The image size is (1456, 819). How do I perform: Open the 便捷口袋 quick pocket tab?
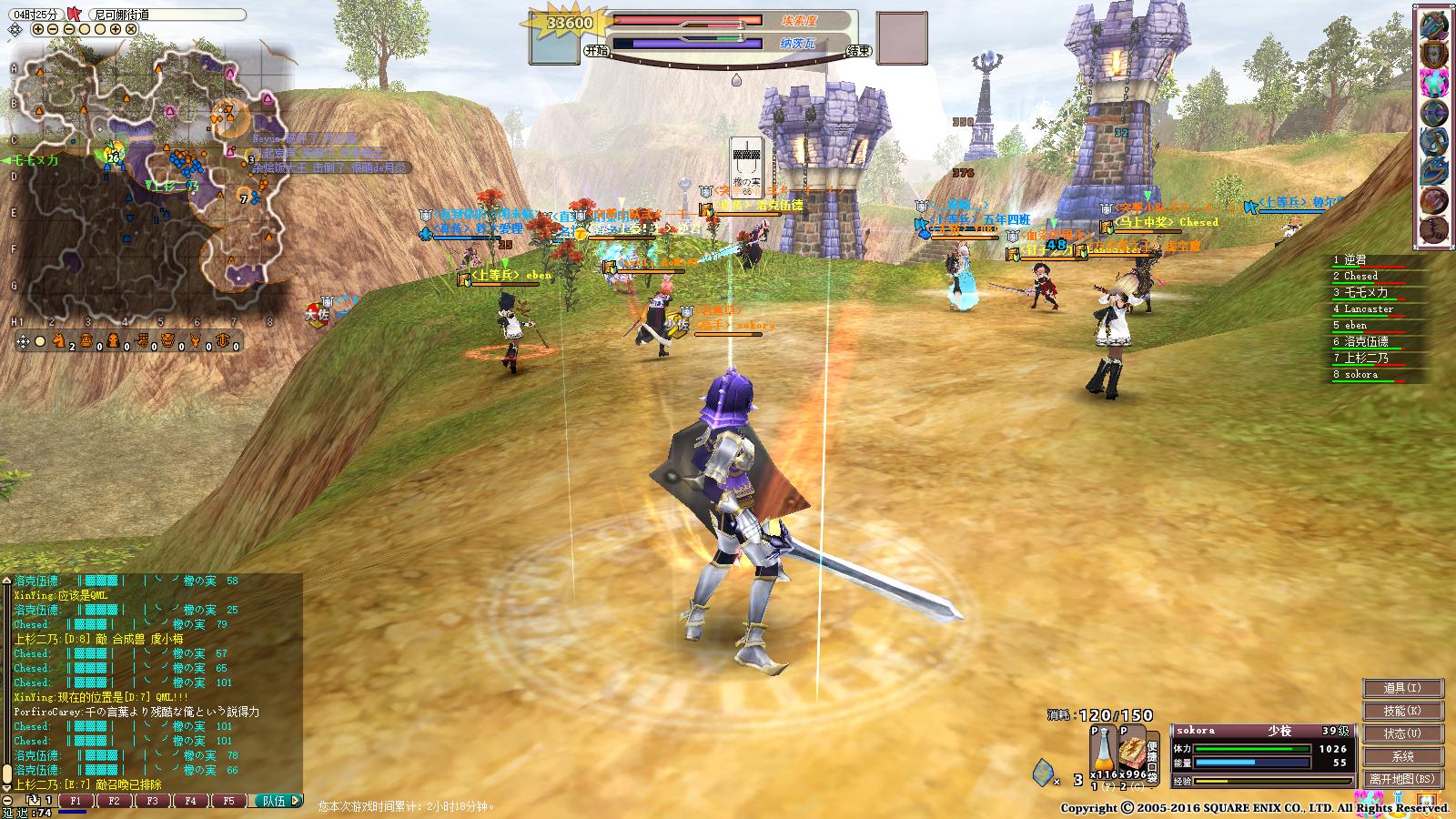pyautogui.click(x=1152, y=762)
